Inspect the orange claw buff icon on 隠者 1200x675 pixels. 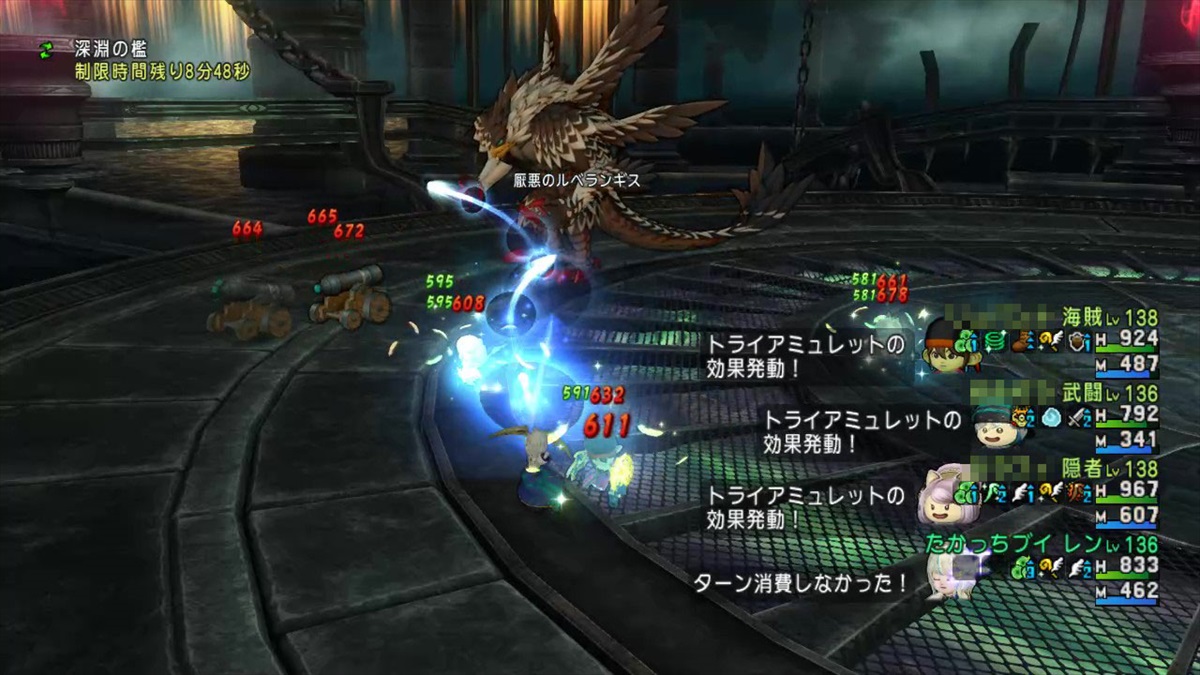[1077, 493]
